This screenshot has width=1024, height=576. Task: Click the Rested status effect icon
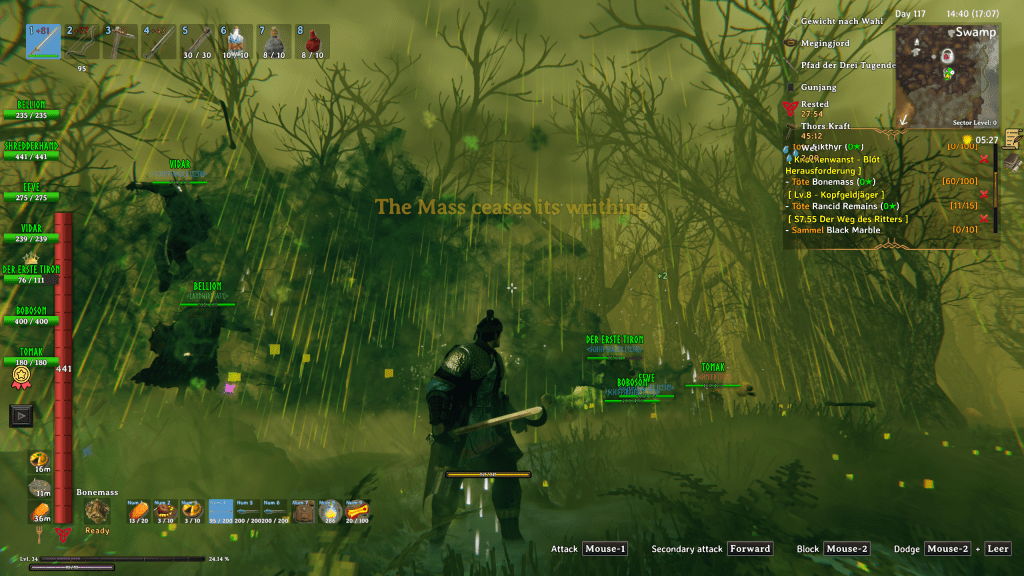pyautogui.click(x=791, y=107)
